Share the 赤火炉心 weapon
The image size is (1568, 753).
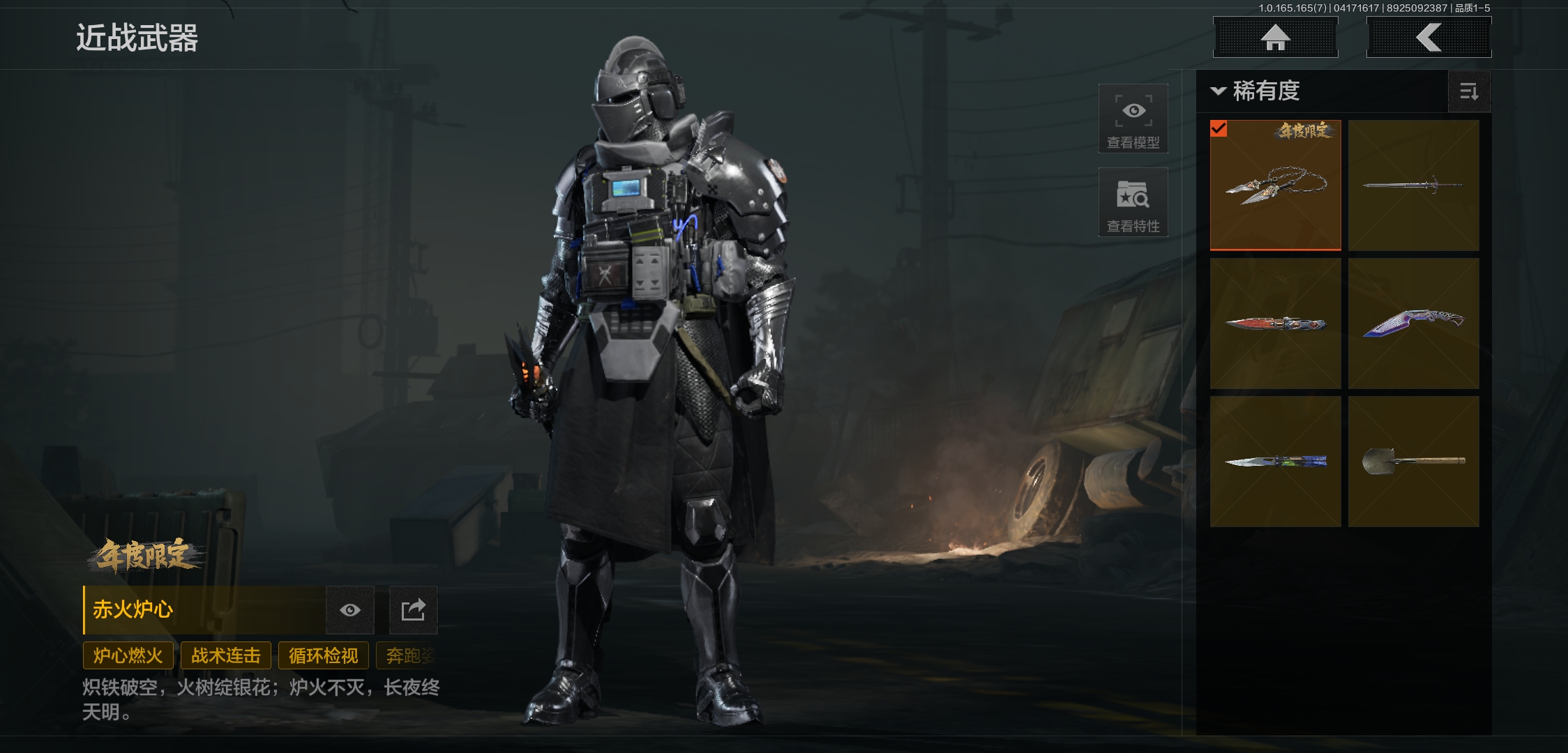(x=413, y=610)
